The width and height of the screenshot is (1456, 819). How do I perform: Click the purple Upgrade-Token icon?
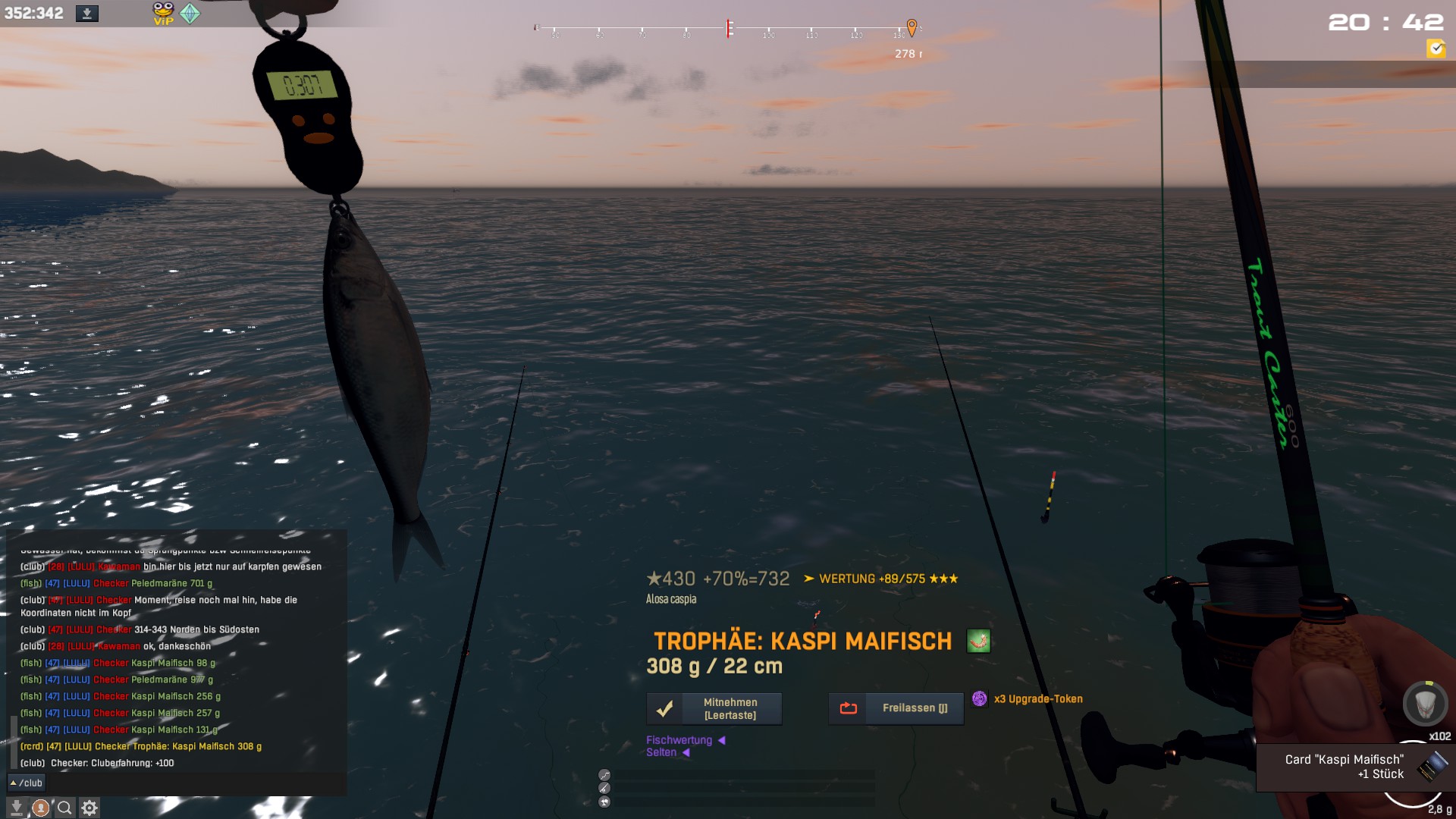click(980, 698)
